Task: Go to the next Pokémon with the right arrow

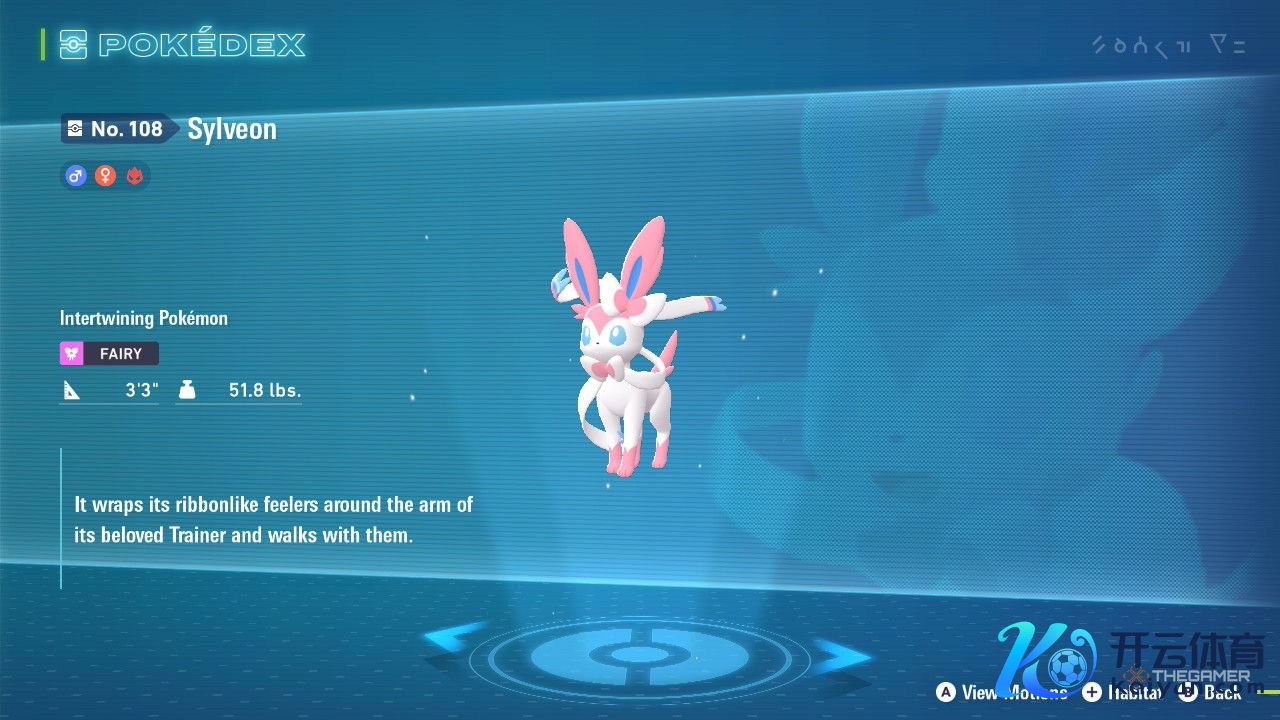Action: (842, 657)
